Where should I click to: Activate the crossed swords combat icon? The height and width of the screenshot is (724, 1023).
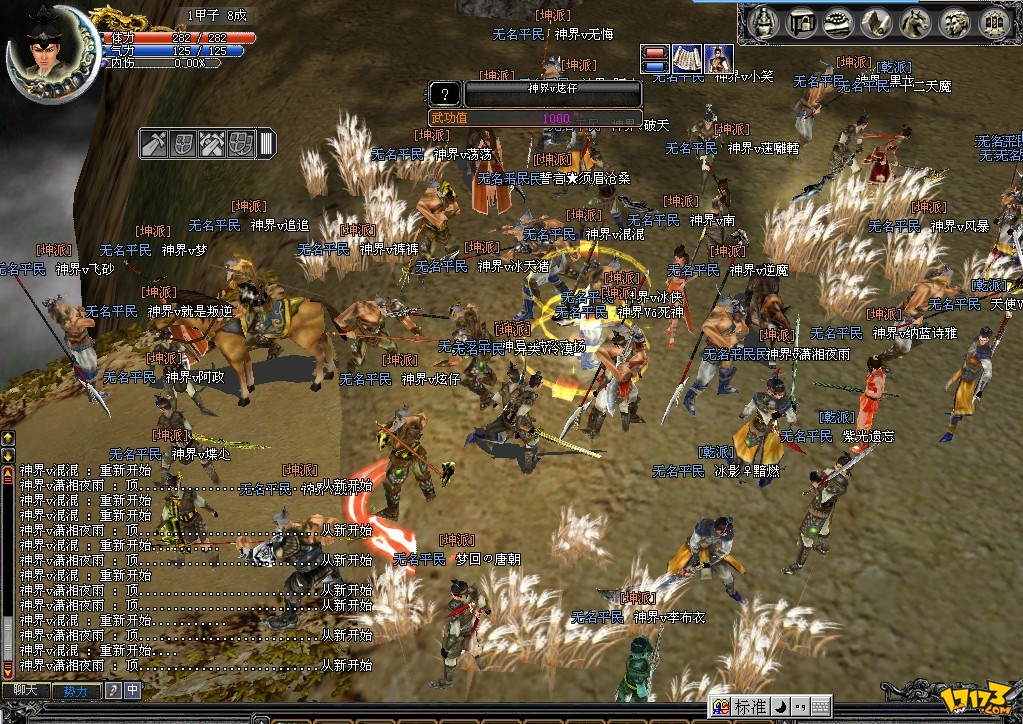212,144
